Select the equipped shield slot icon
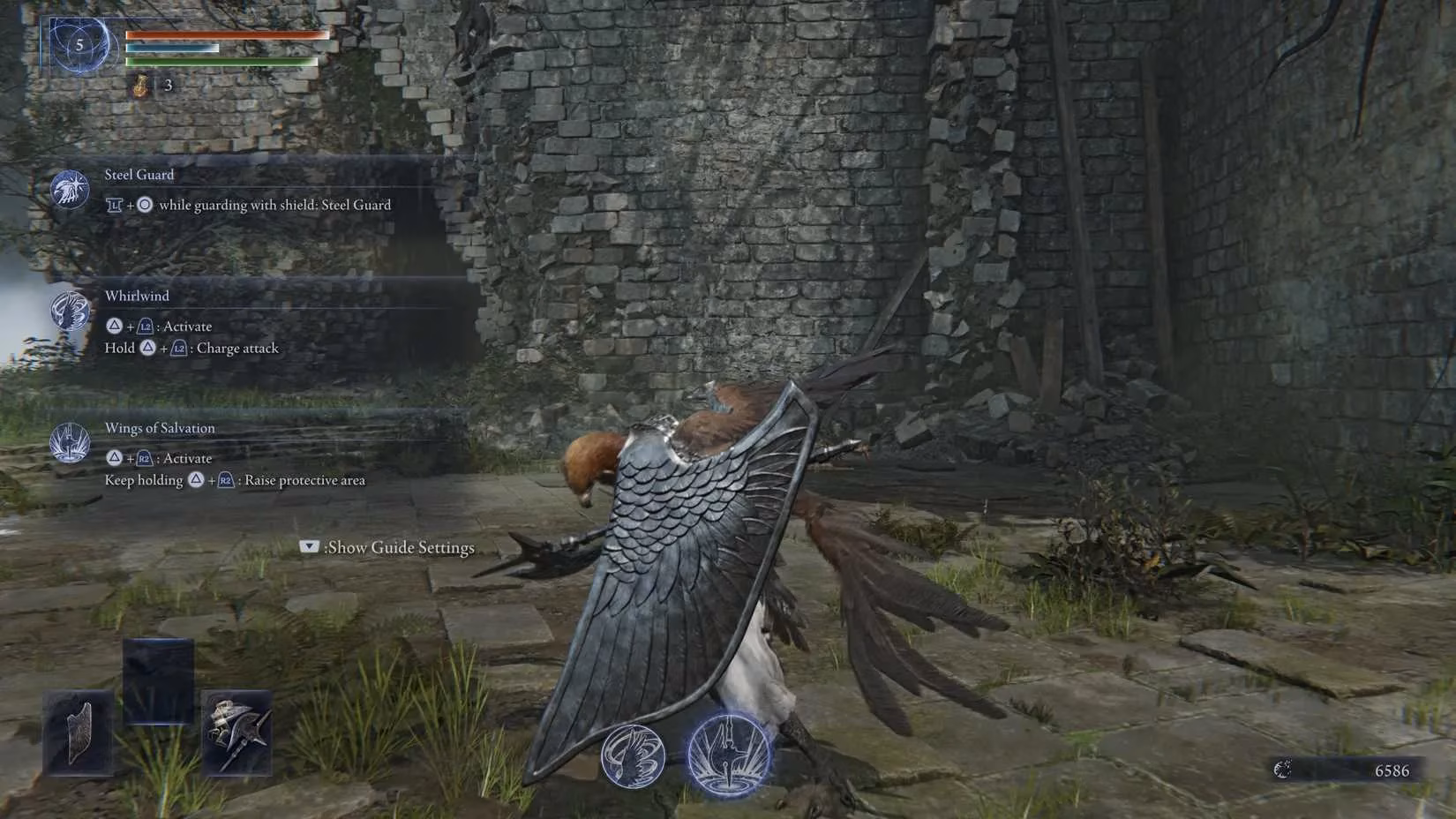 (78, 730)
